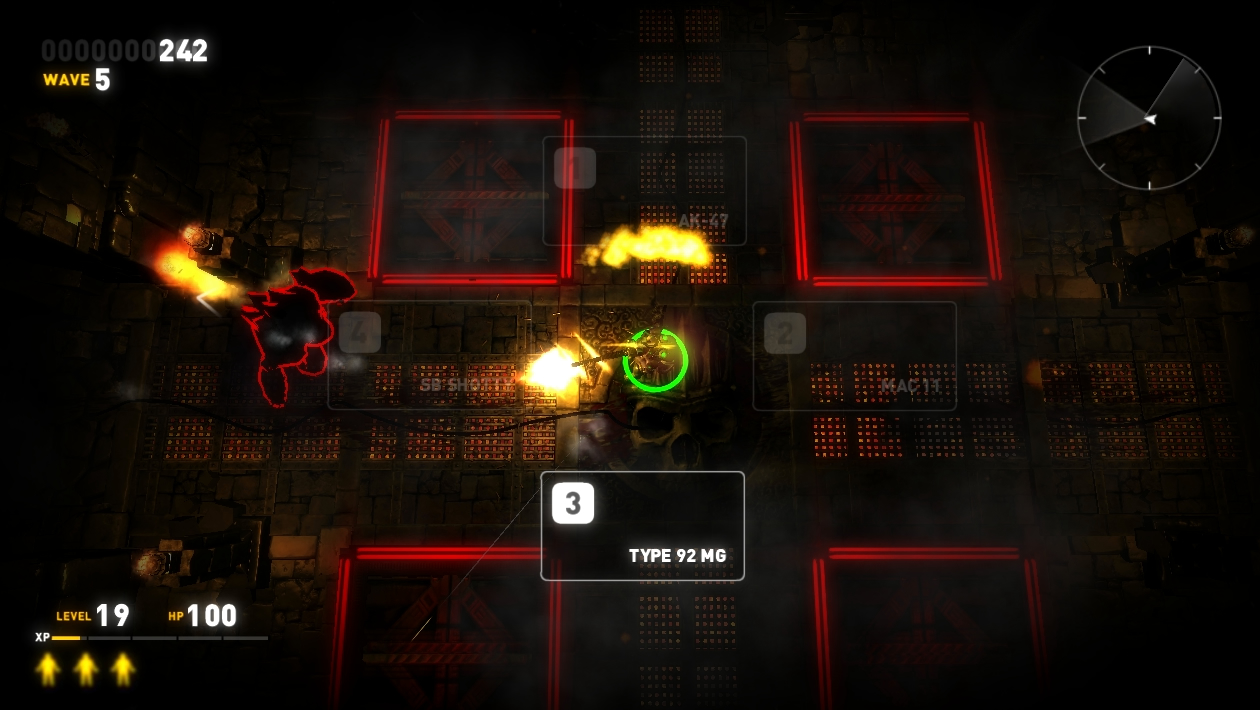Select the Type 92 MG weapon slot
The image size is (1260, 710).
coord(643,526)
